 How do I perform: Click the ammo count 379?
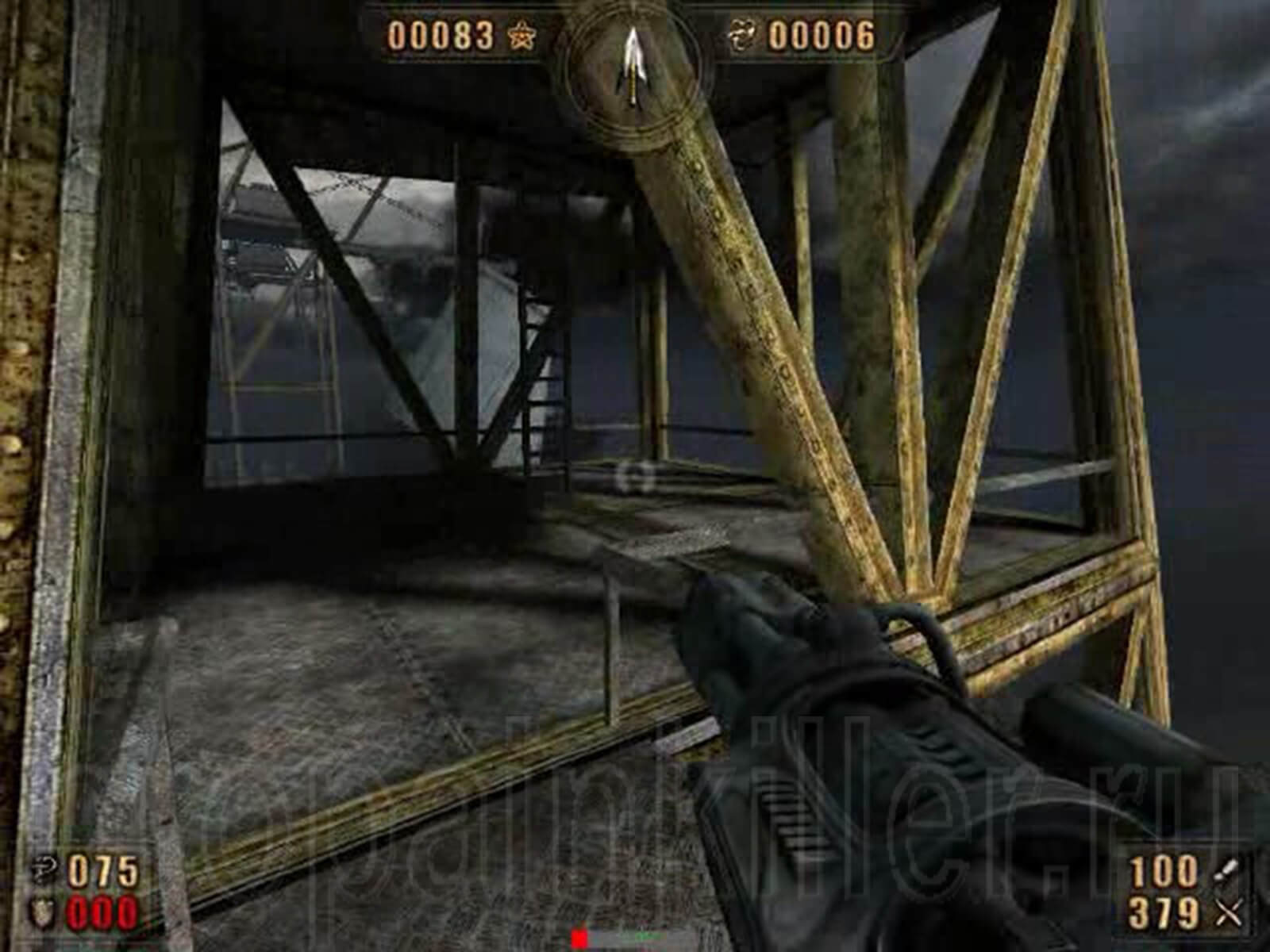click(1163, 912)
